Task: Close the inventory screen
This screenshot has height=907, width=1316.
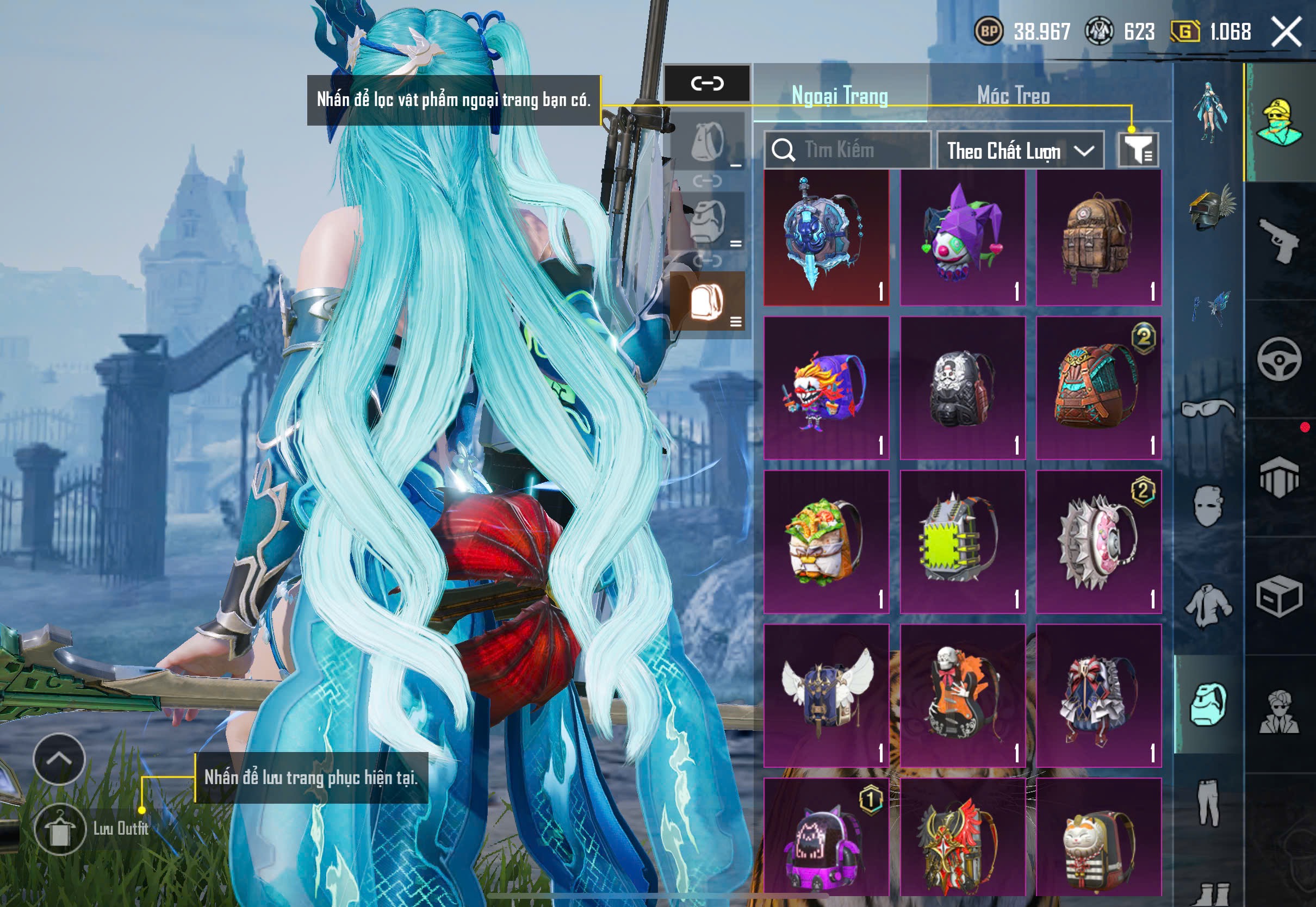Action: coord(1286,32)
